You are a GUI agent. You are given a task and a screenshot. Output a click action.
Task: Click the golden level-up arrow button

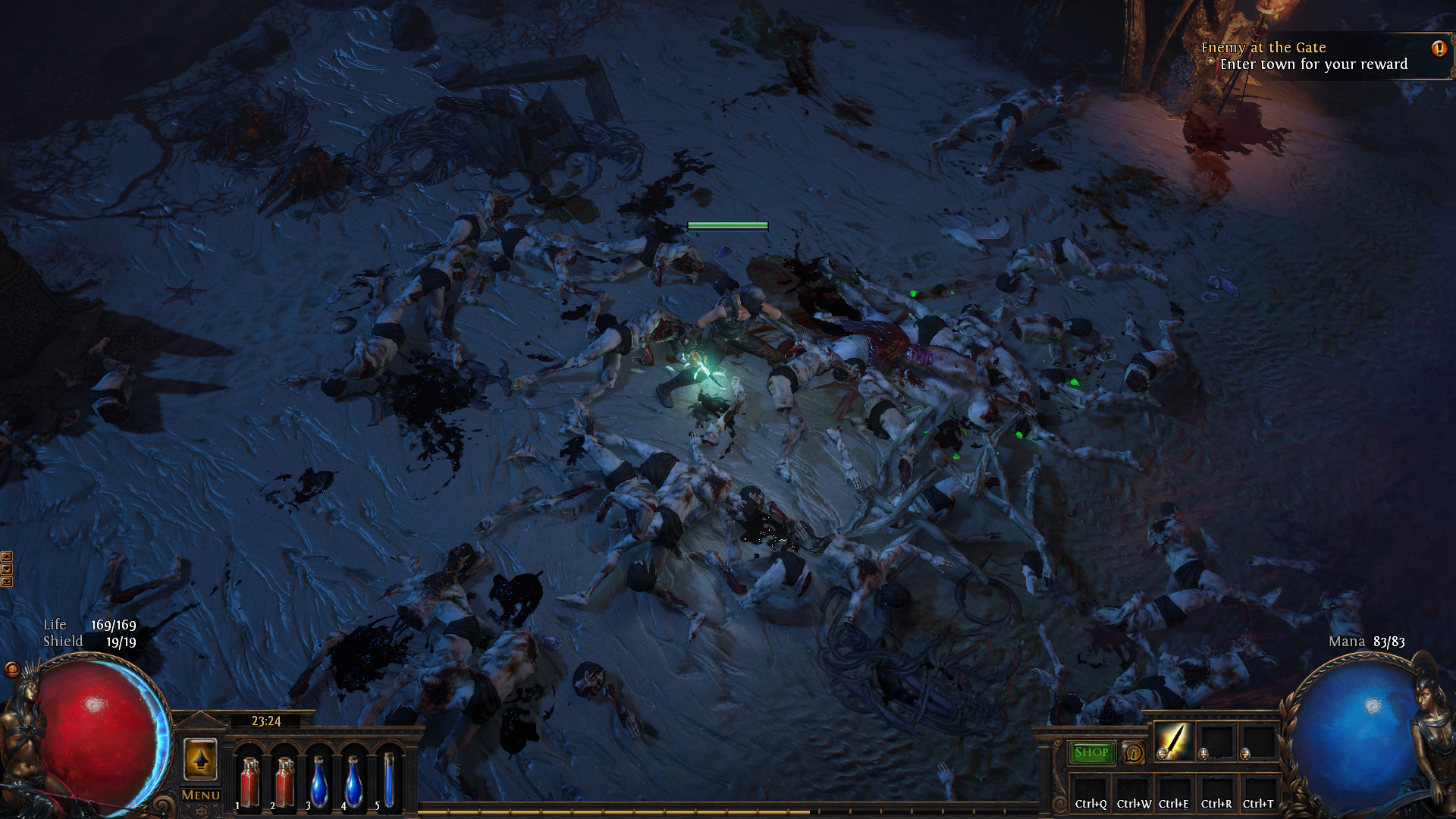(x=200, y=759)
